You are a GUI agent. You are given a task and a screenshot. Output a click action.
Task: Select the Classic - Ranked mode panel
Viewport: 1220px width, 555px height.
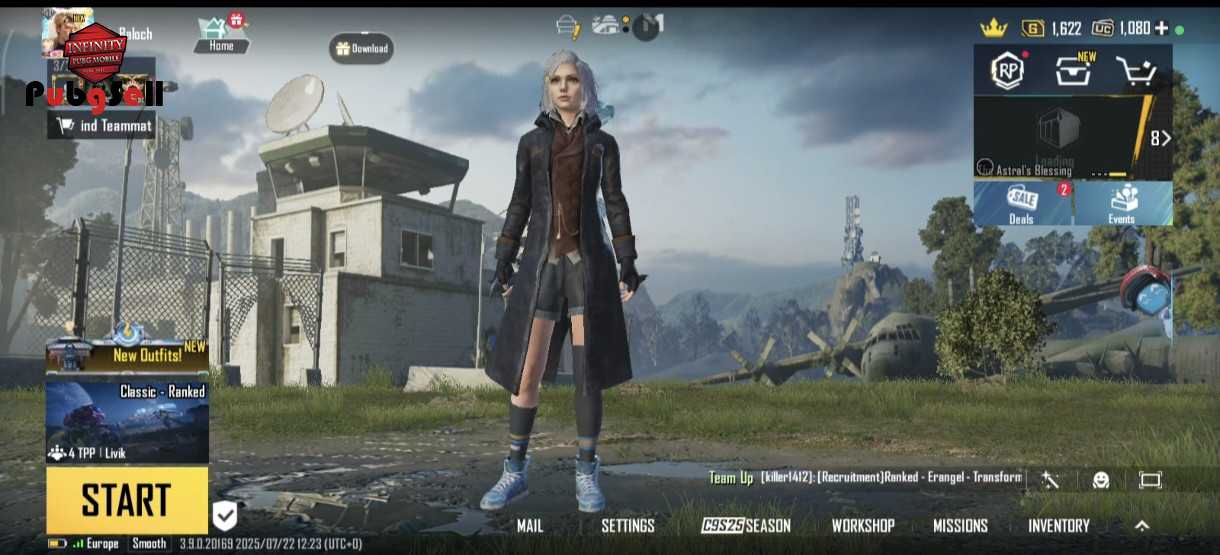tap(127, 421)
